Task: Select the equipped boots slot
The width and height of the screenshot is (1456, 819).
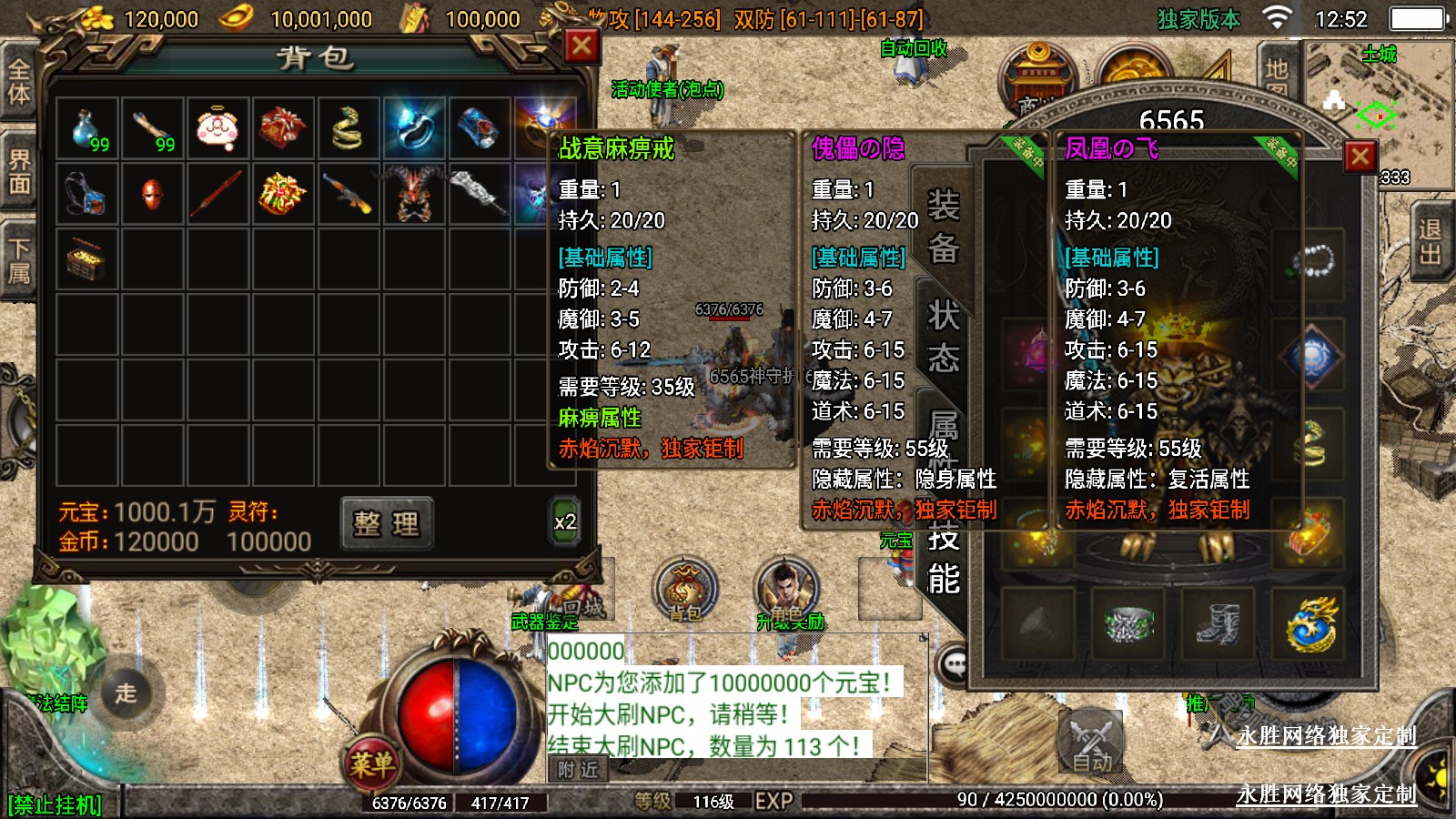Action: (1218, 624)
